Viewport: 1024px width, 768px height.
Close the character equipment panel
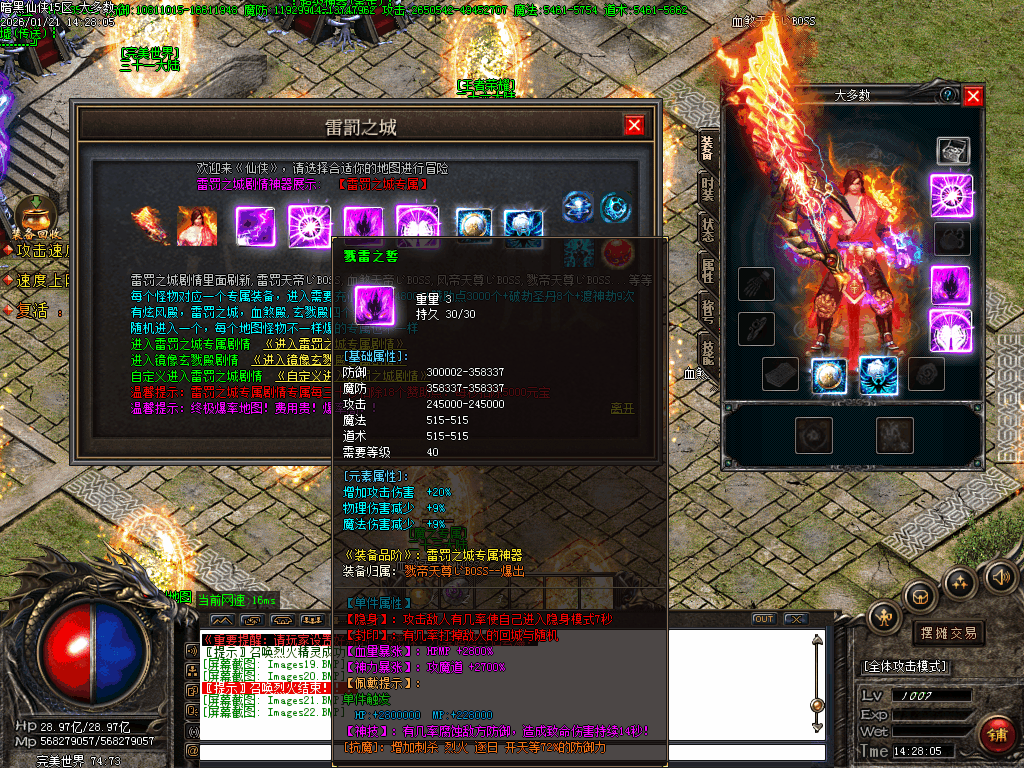pos(973,96)
